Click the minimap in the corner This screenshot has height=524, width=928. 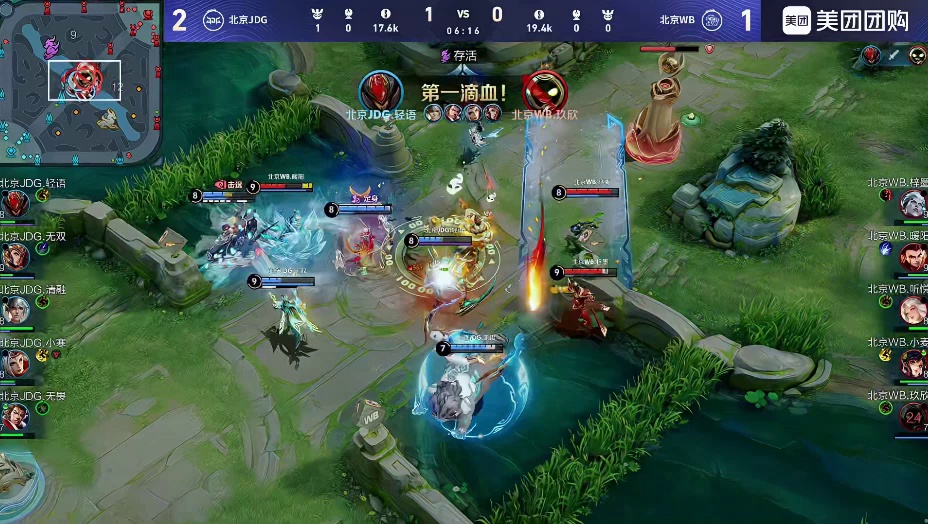[80, 82]
